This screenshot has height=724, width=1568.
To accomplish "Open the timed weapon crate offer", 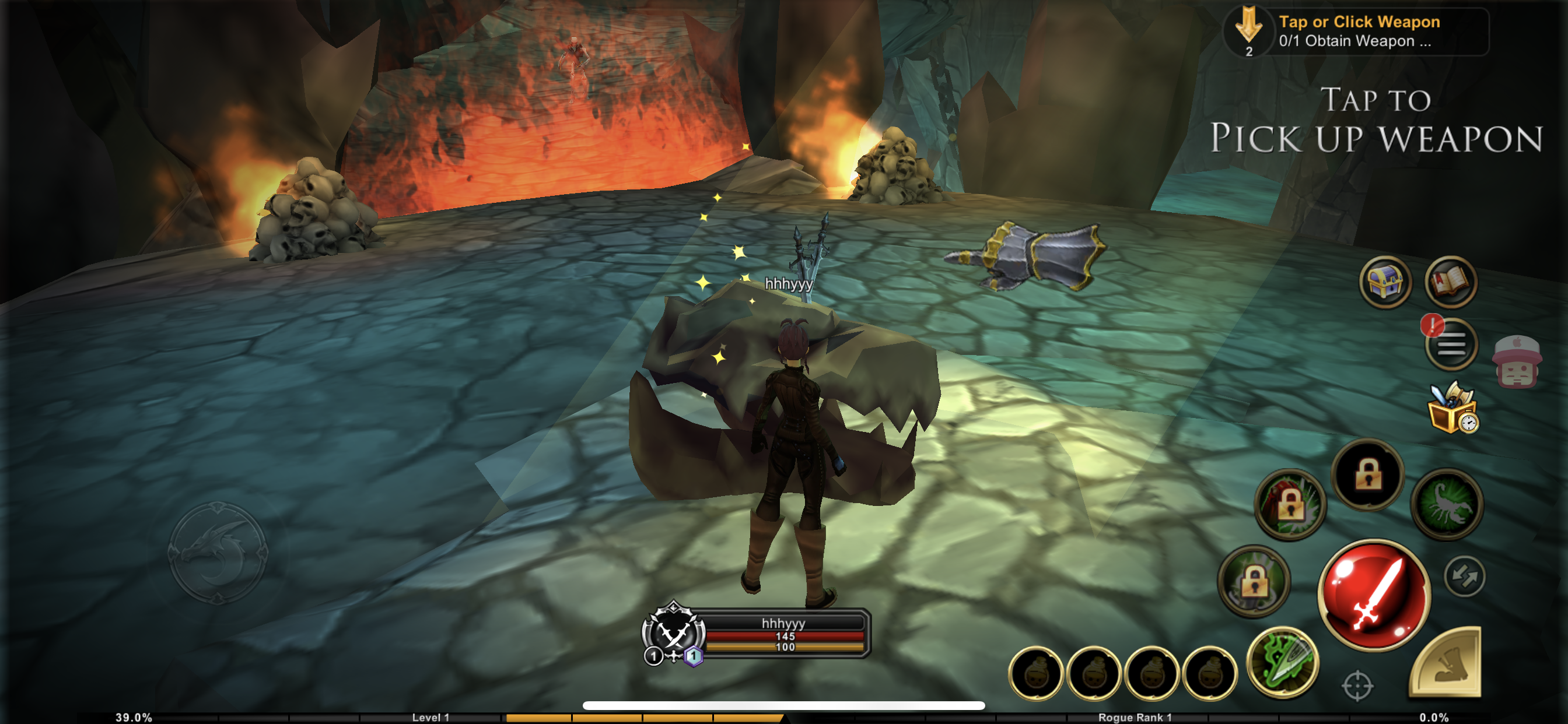I will tap(1453, 409).
